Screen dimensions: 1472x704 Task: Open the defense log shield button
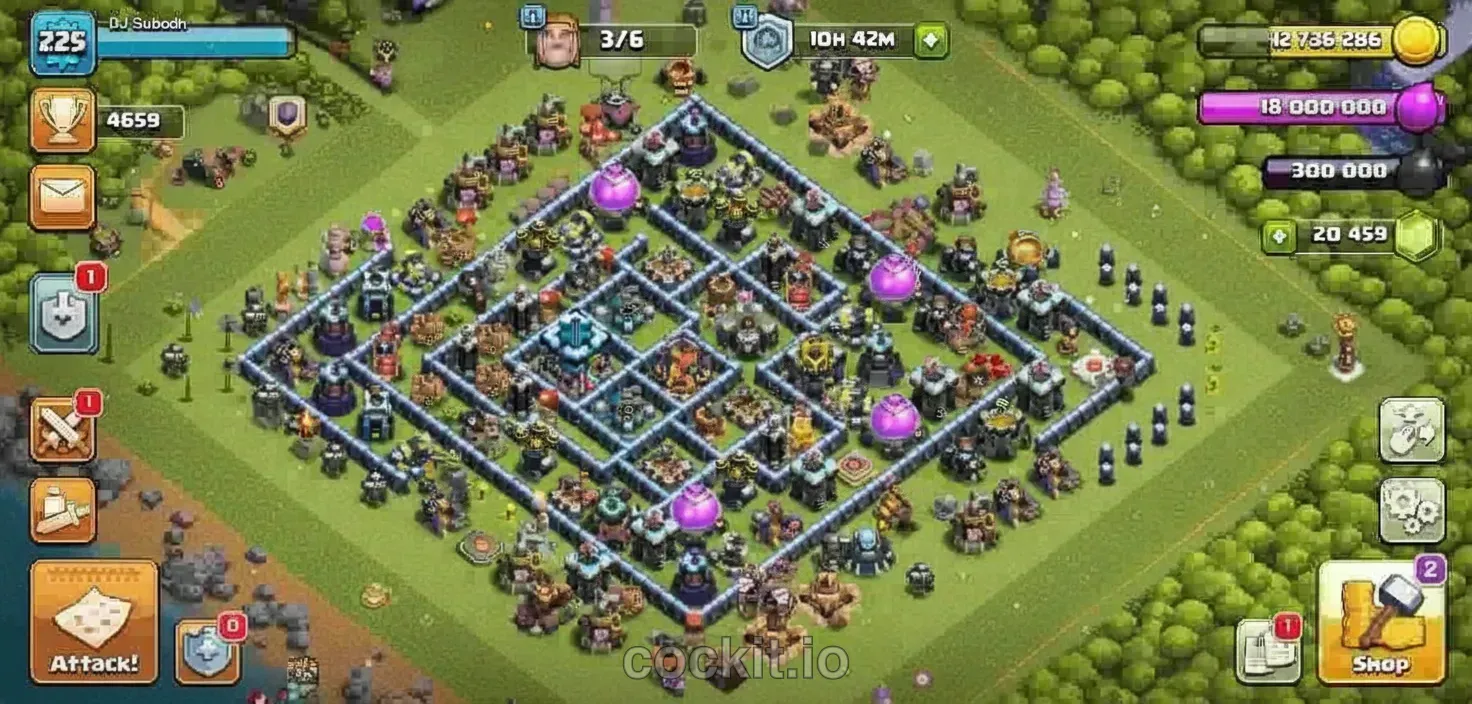pos(64,312)
